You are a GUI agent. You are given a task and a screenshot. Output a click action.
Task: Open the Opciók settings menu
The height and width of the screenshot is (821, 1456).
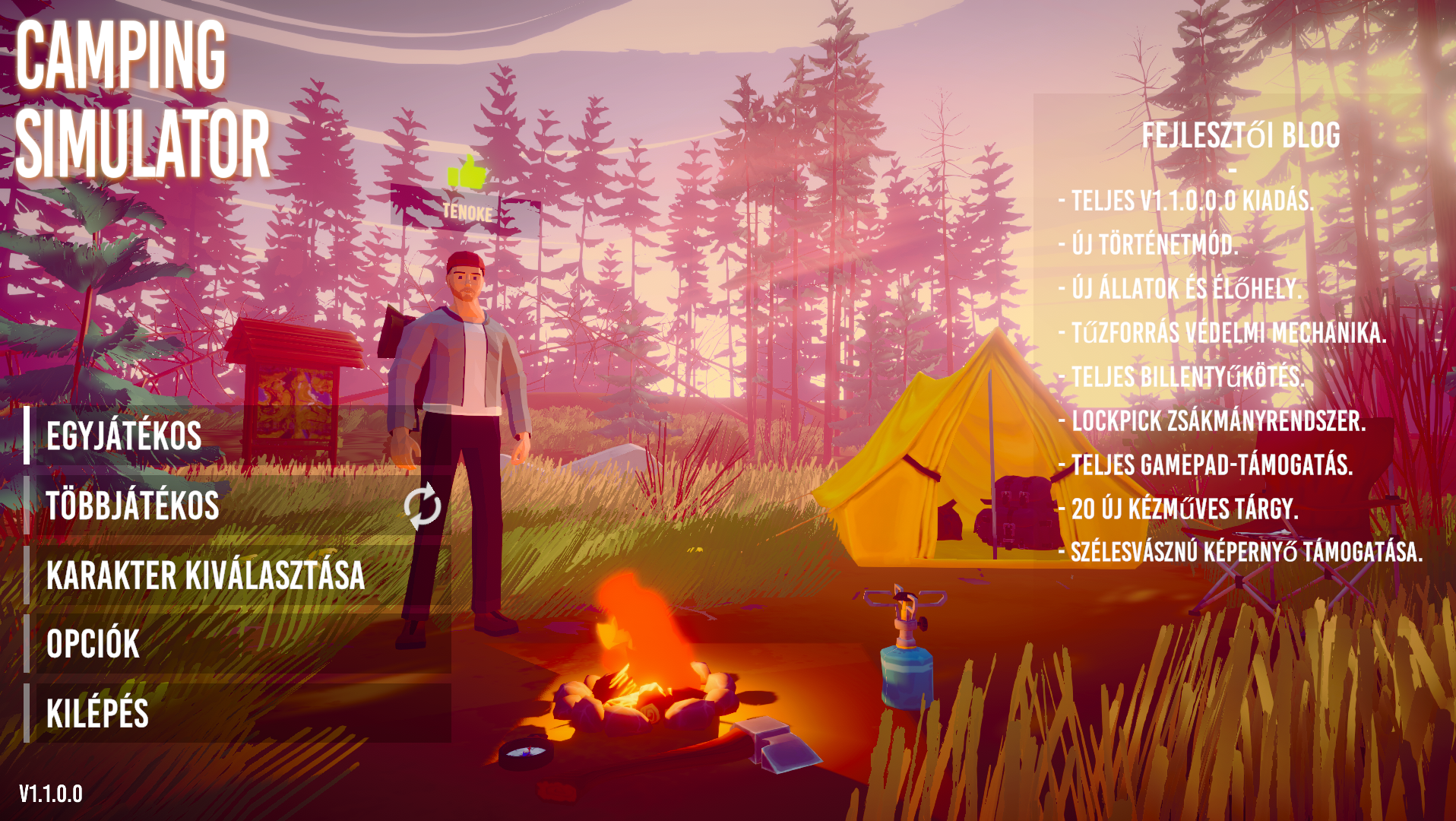pyautogui.click(x=93, y=644)
